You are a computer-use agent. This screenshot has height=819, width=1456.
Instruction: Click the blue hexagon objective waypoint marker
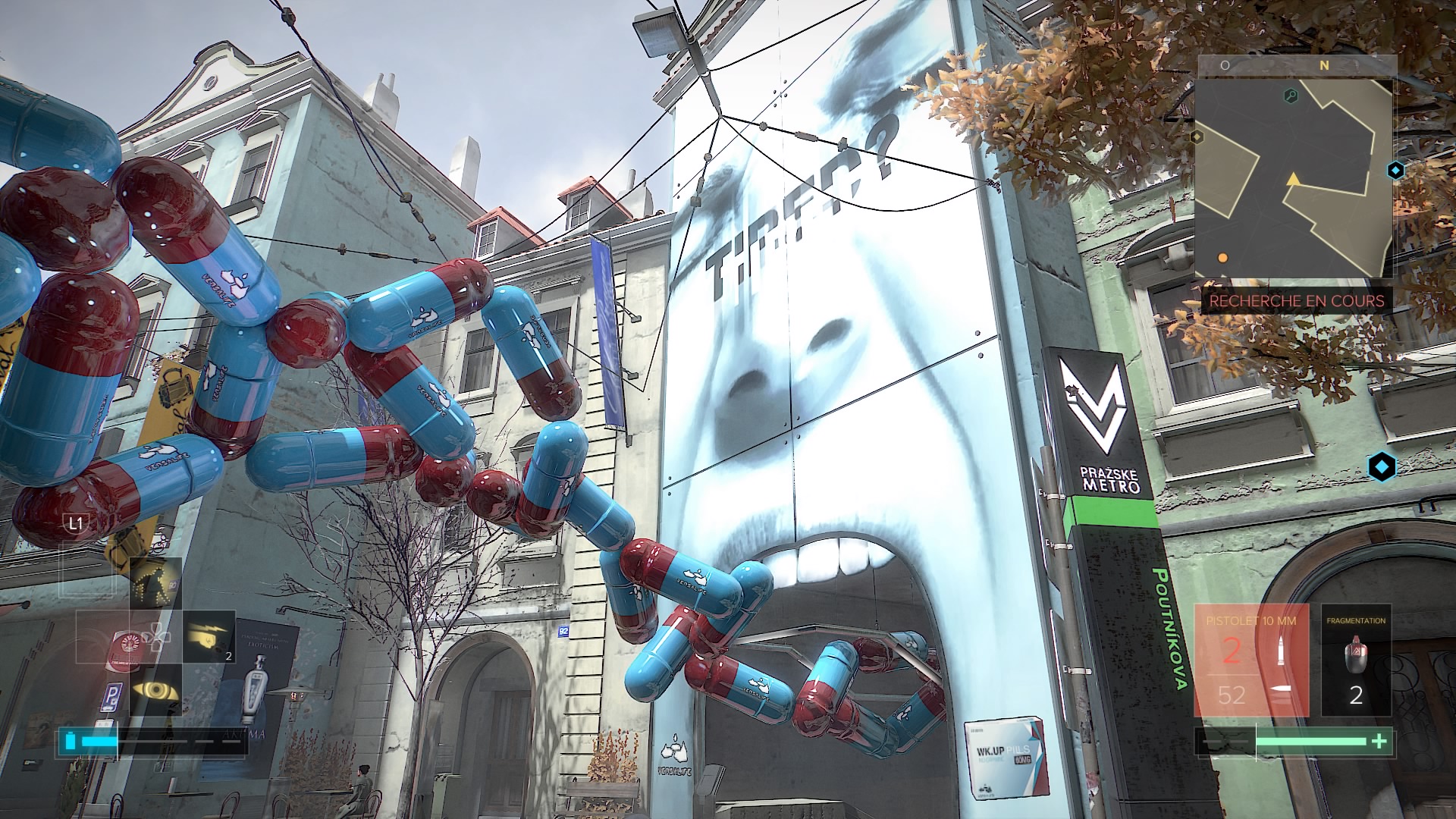1382,466
